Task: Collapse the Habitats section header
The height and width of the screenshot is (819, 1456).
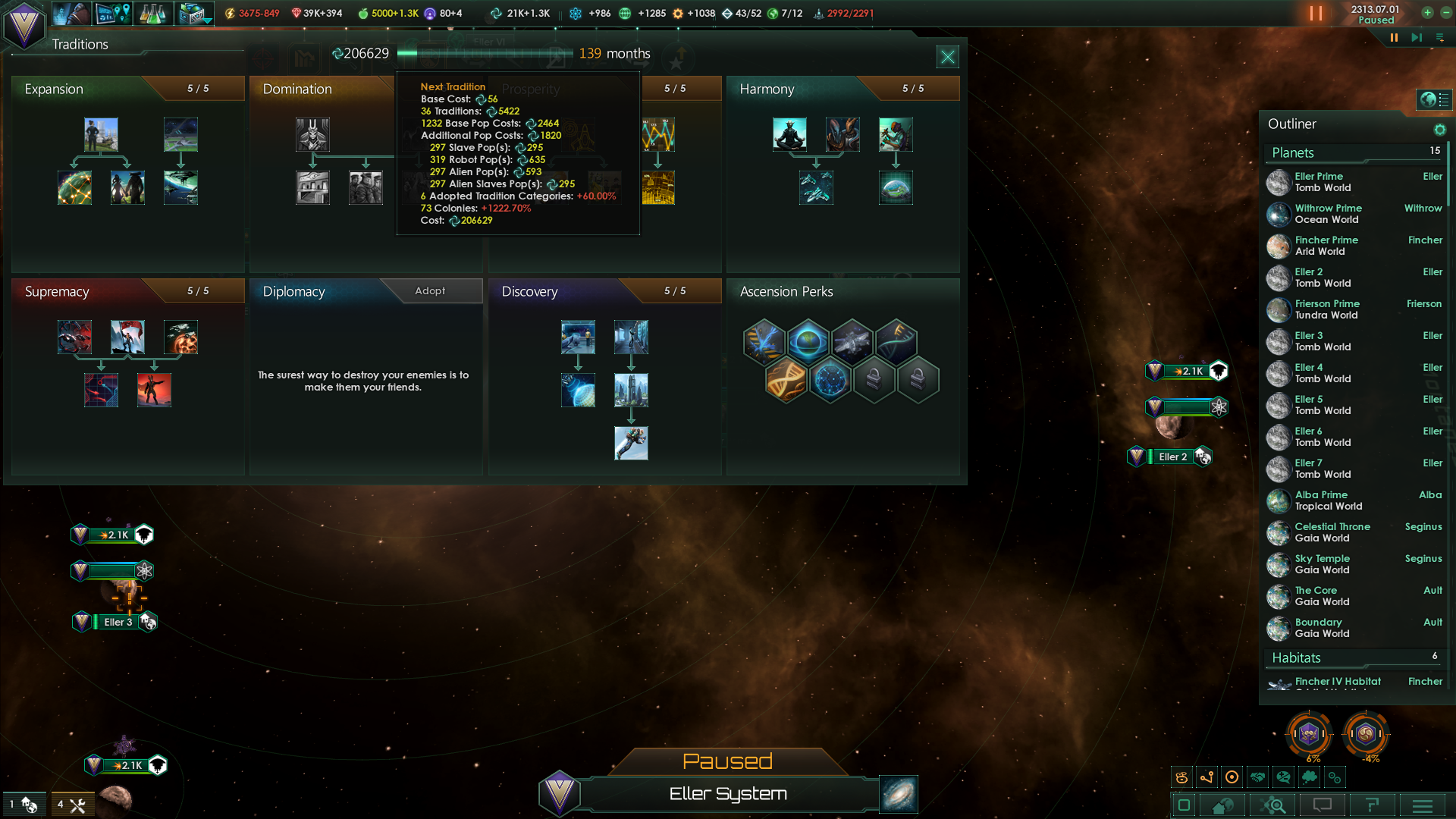Action: pos(1295,657)
